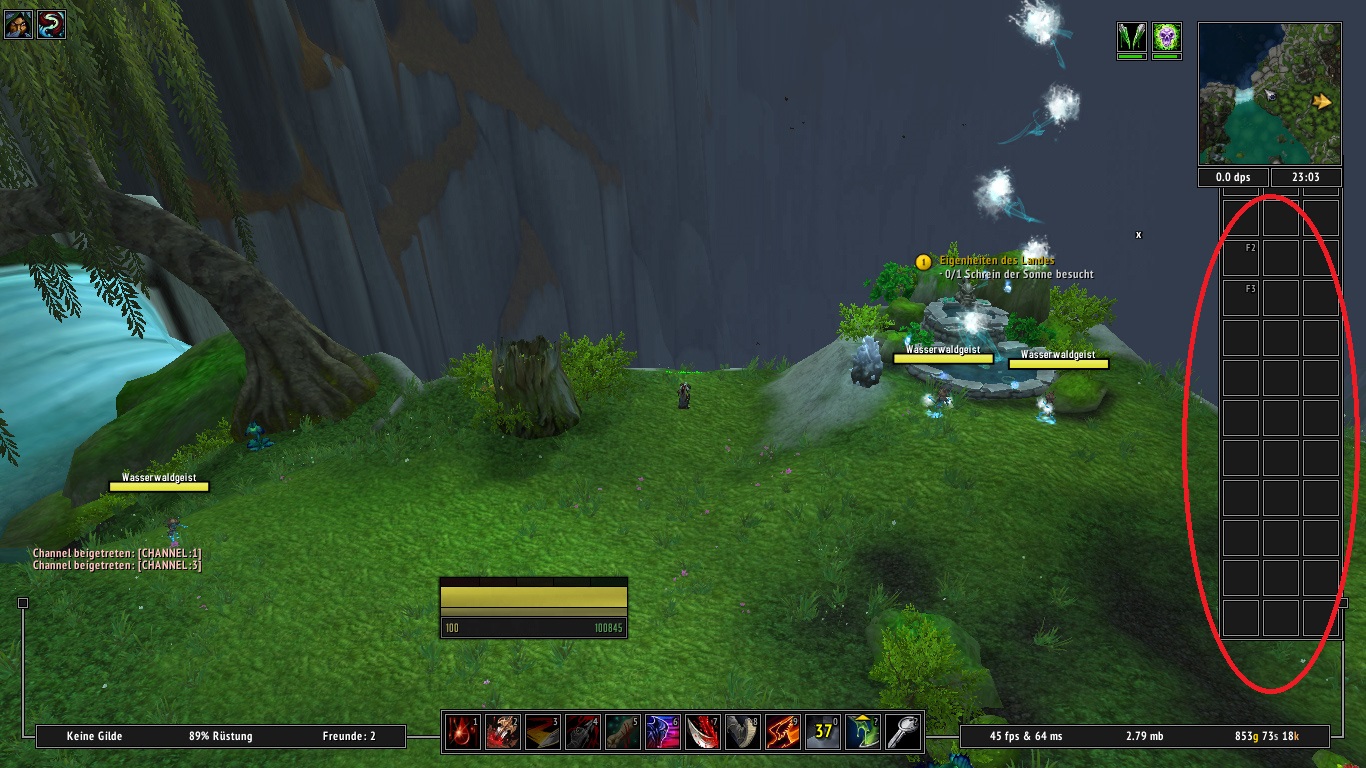Open the minimap
The image size is (1366, 768).
click(x=1269, y=94)
